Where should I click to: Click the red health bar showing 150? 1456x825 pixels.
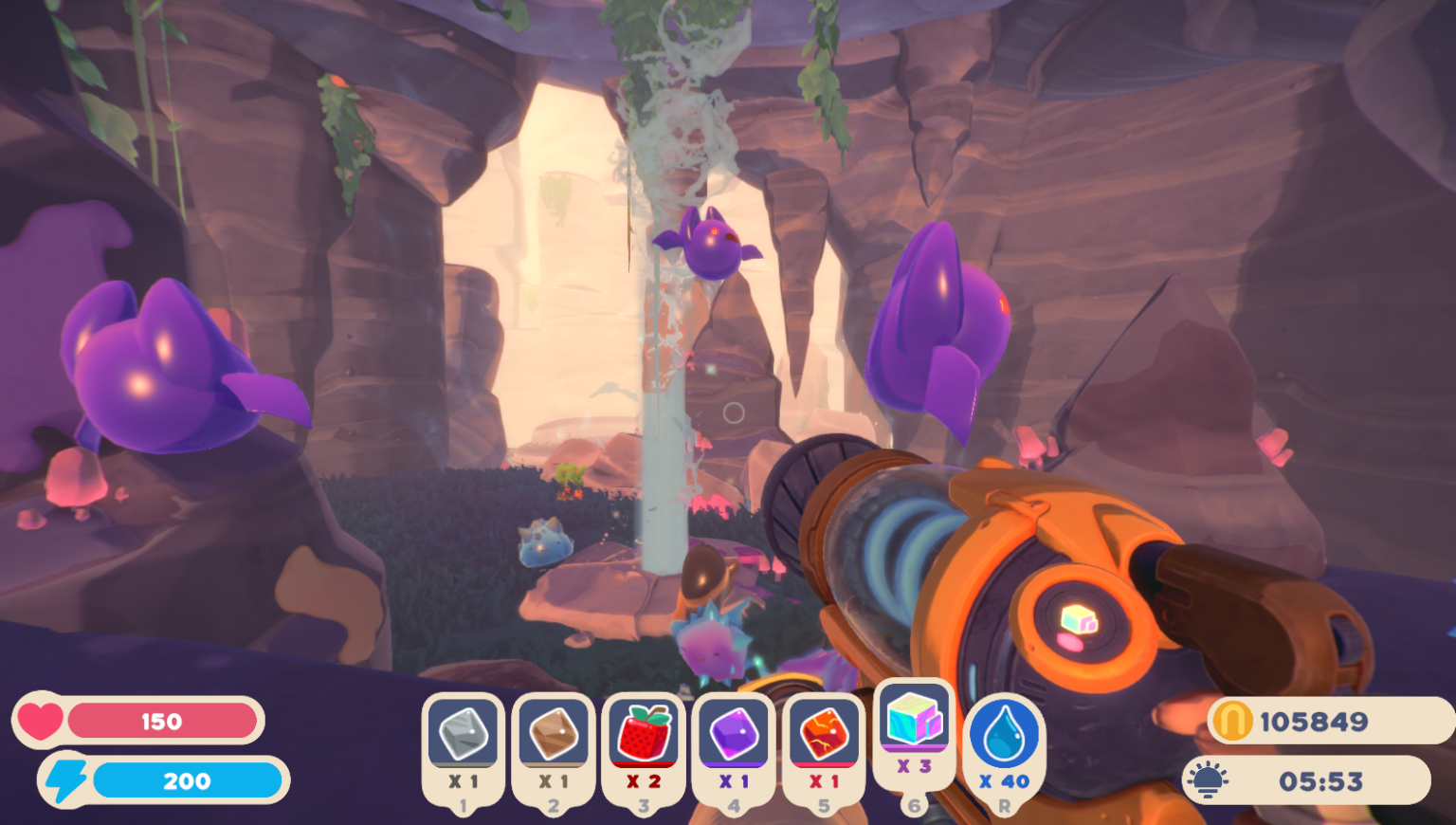pyautogui.click(x=161, y=721)
